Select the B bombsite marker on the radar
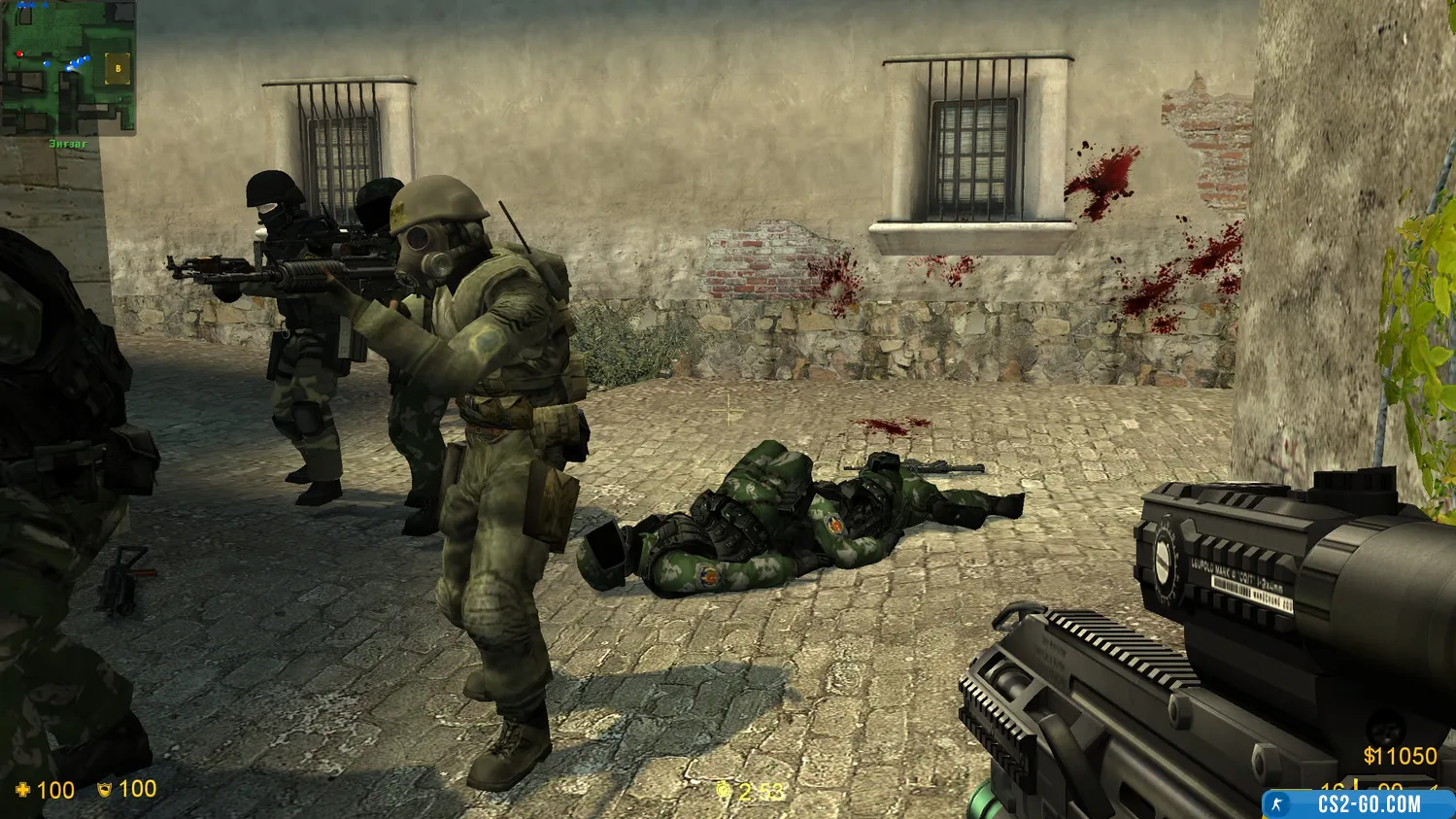The width and height of the screenshot is (1456, 819). (x=119, y=69)
